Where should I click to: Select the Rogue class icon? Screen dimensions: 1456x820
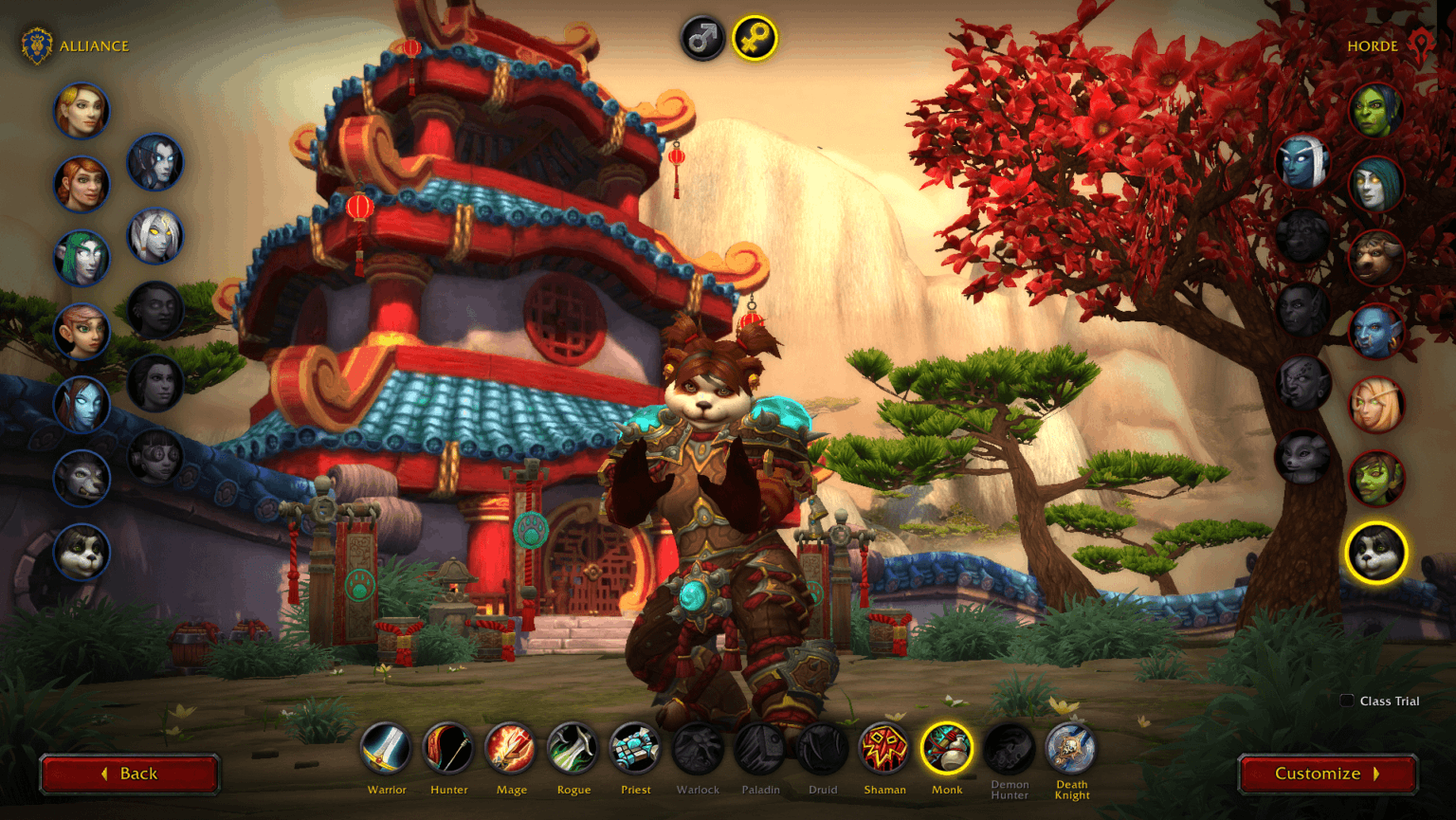[x=573, y=752]
